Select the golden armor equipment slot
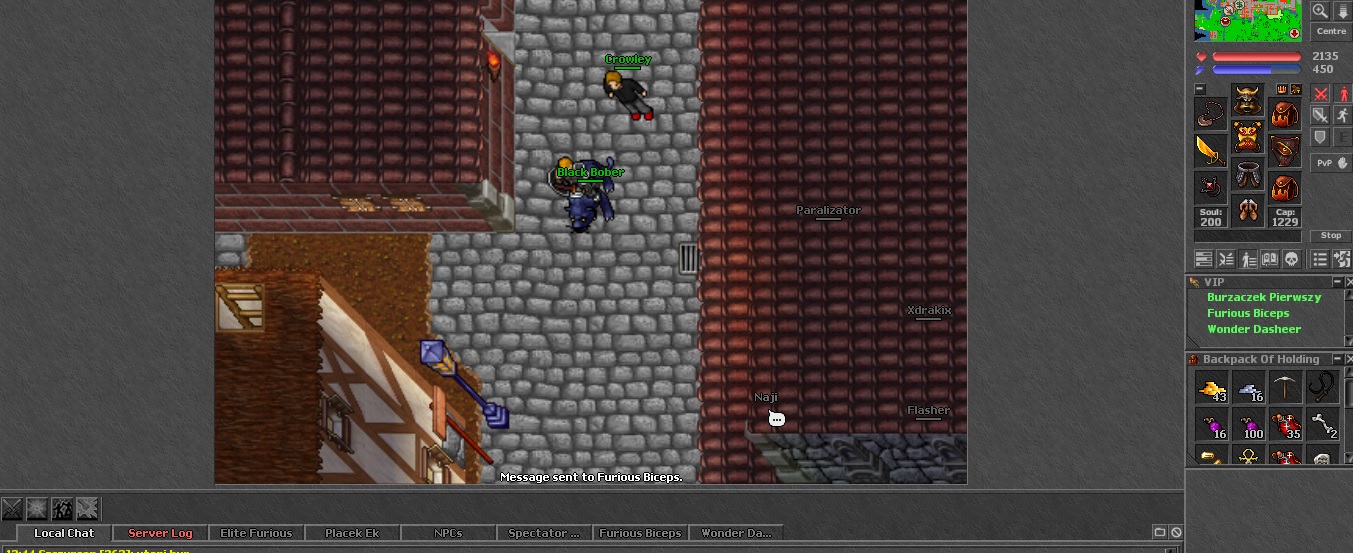 pyautogui.click(x=1247, y=136)
